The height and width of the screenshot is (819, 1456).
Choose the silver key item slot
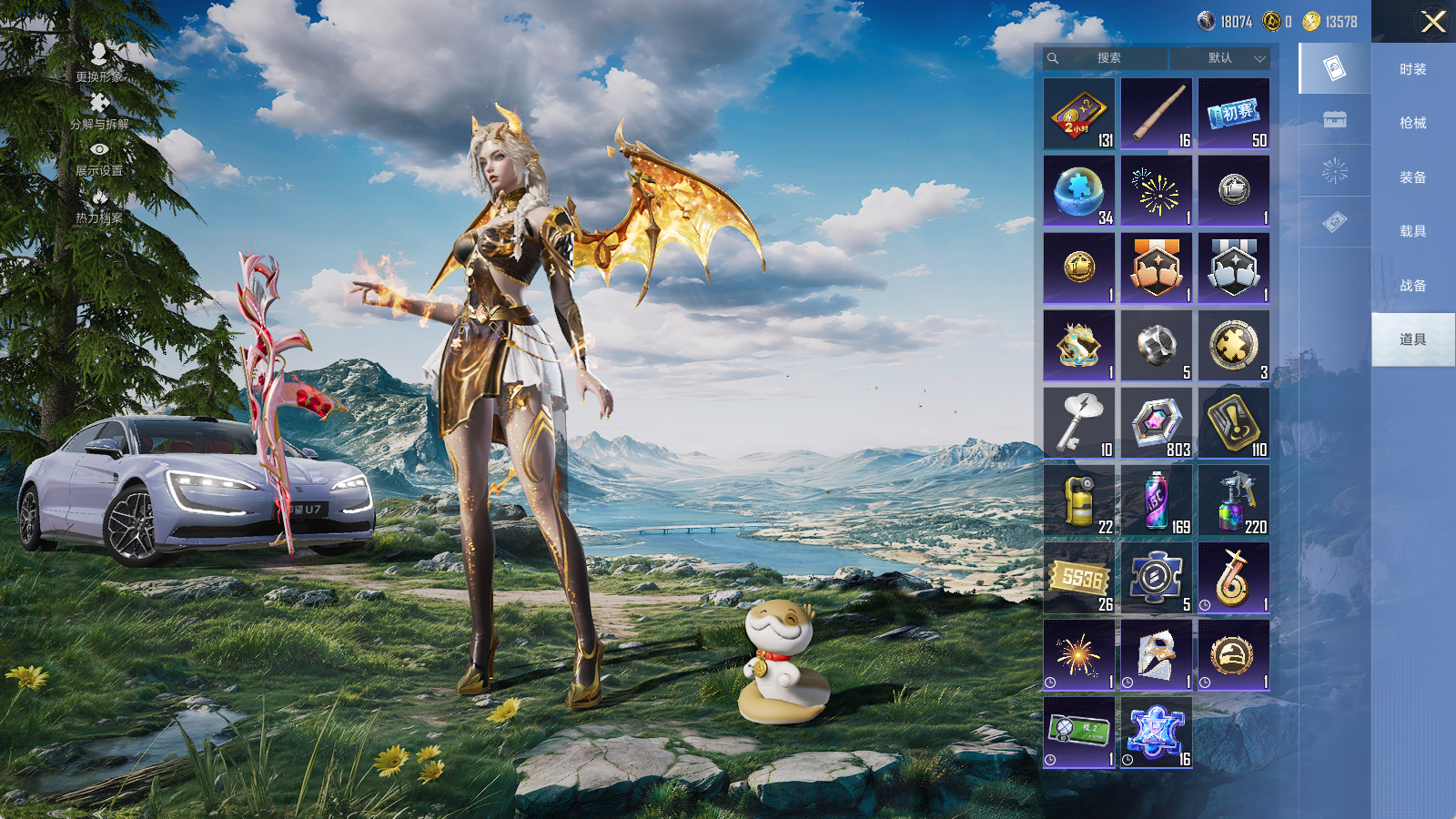pyautogui.click(x=1079, y=423)
